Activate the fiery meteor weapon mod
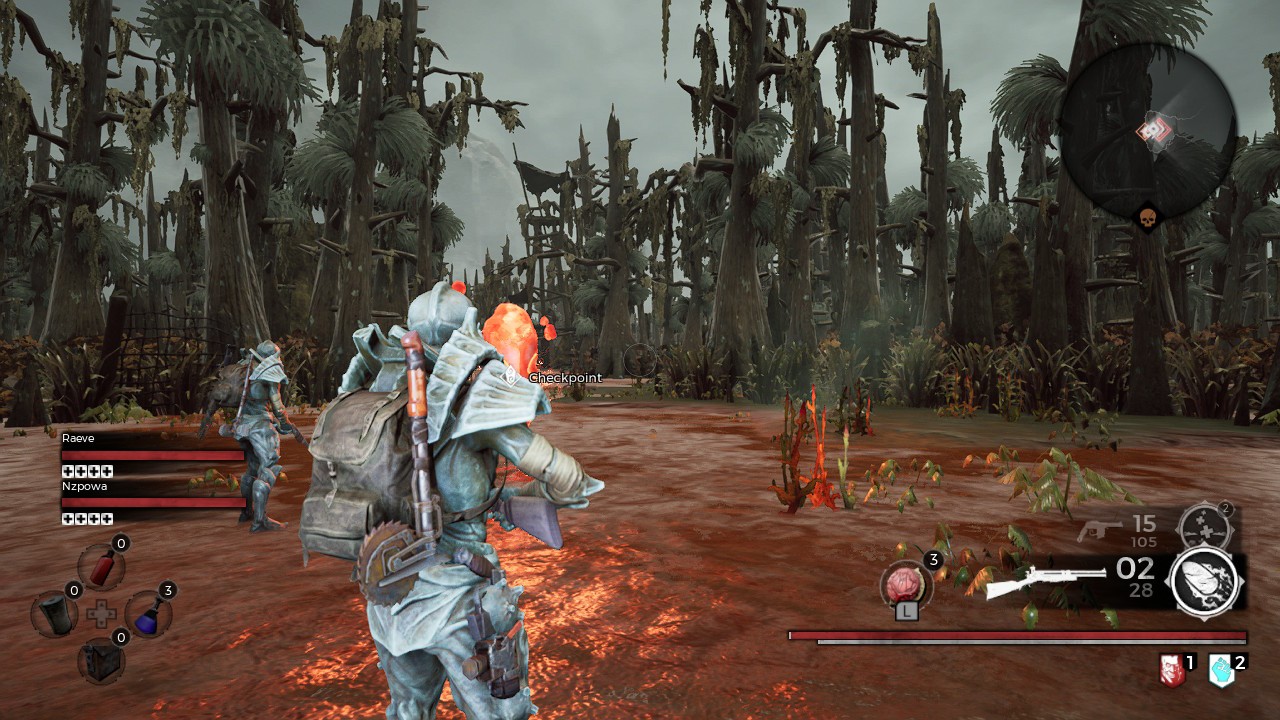 tap(1205, 583)
